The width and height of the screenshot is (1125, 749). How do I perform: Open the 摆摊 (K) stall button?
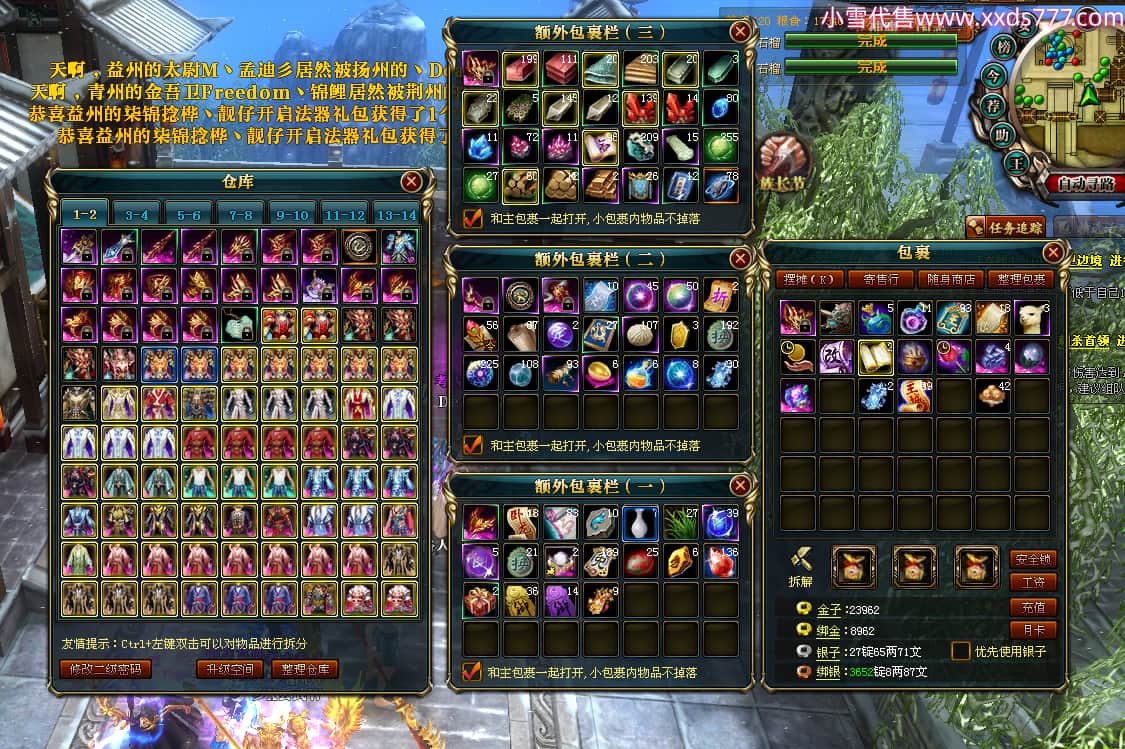point(811,279)
